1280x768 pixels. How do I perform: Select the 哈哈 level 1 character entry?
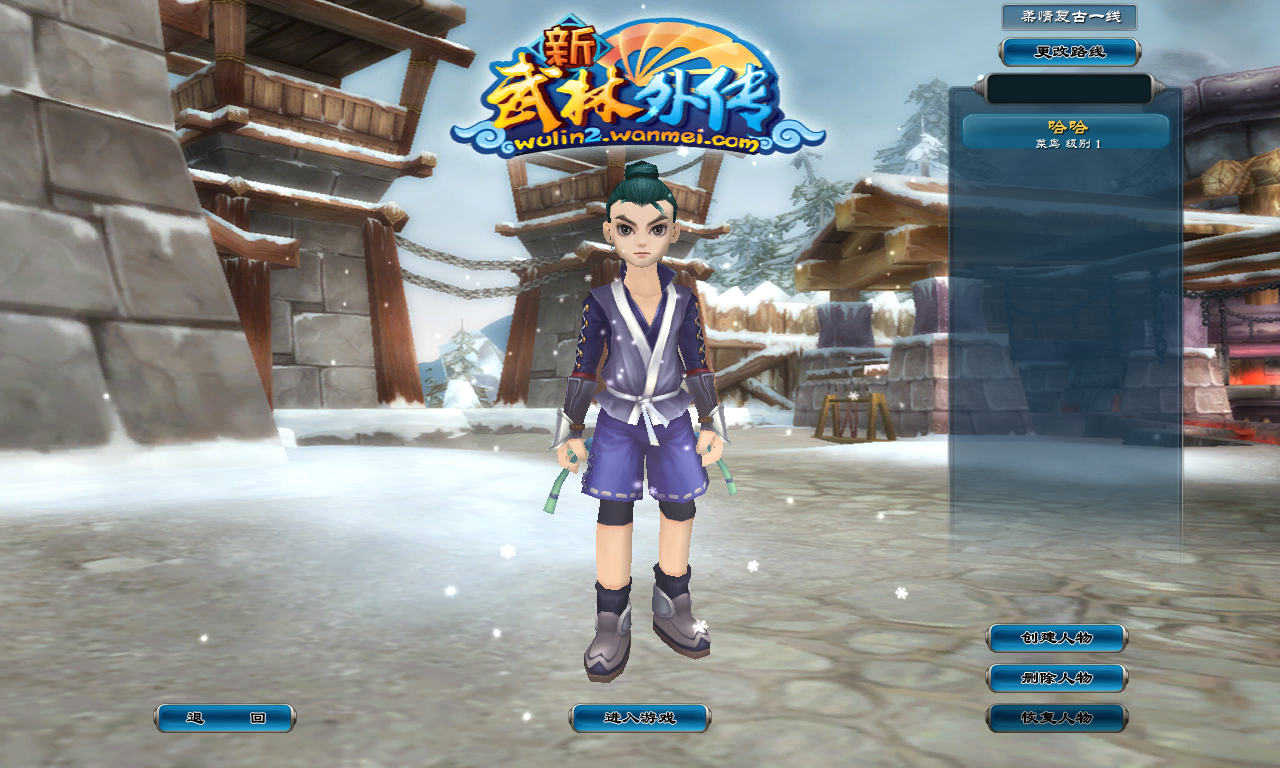pos(1066,133)
